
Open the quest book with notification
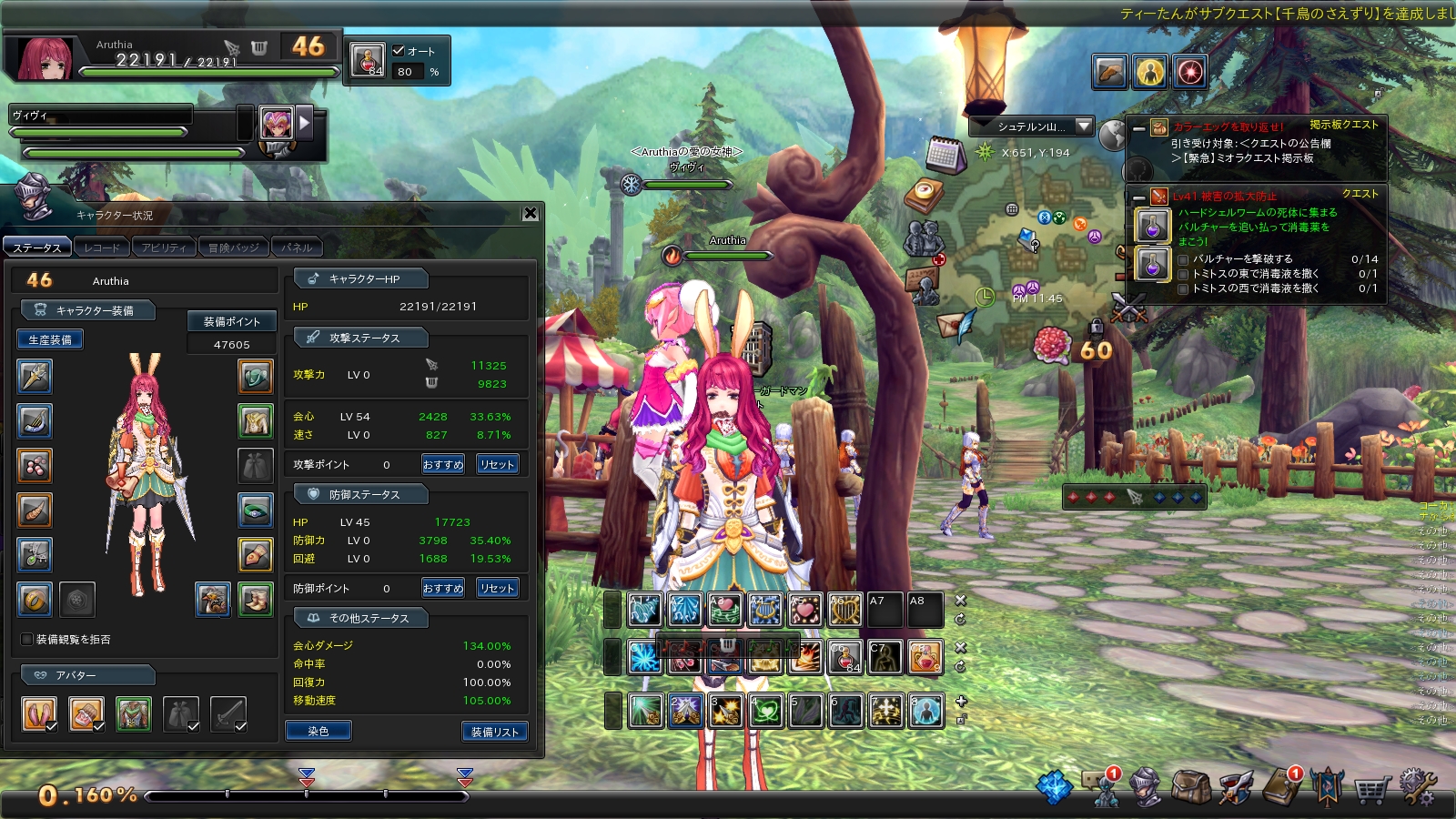point(1282,786)
